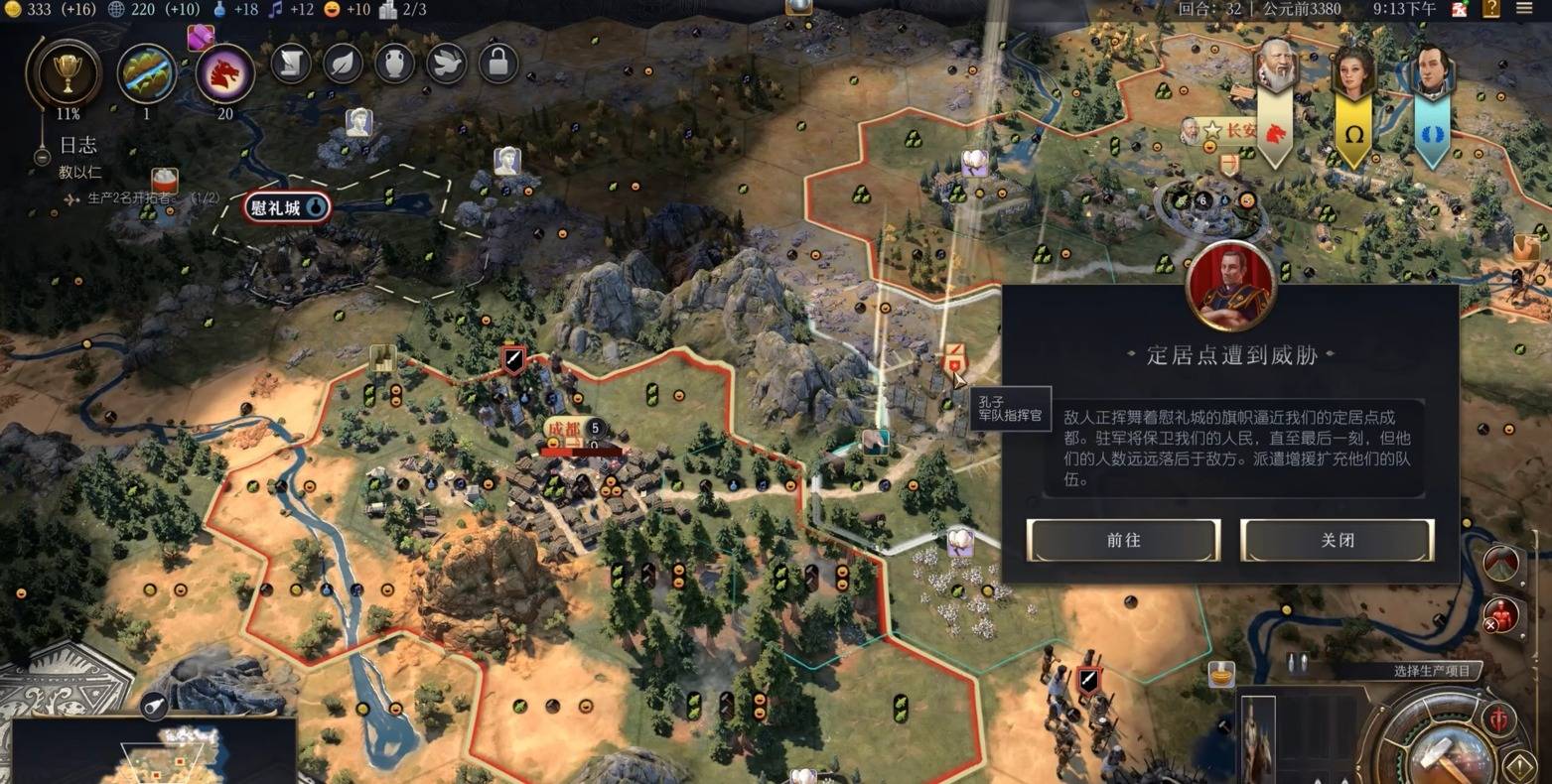
Task: Open the dove diplomacy domain icon
Action: coord(447,64)
